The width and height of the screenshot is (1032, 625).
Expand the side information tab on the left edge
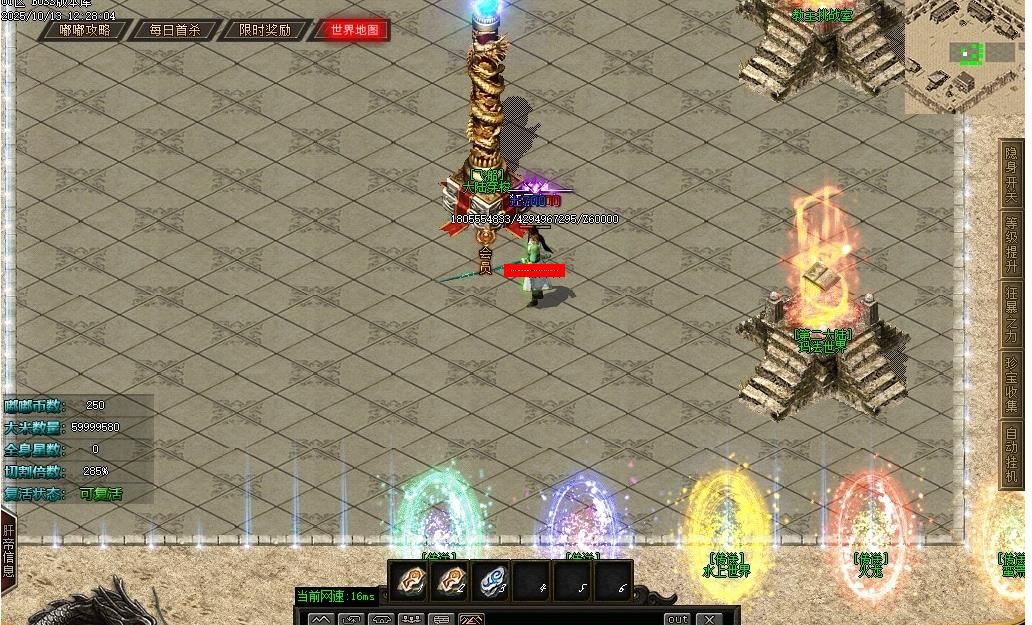point(8,549)
